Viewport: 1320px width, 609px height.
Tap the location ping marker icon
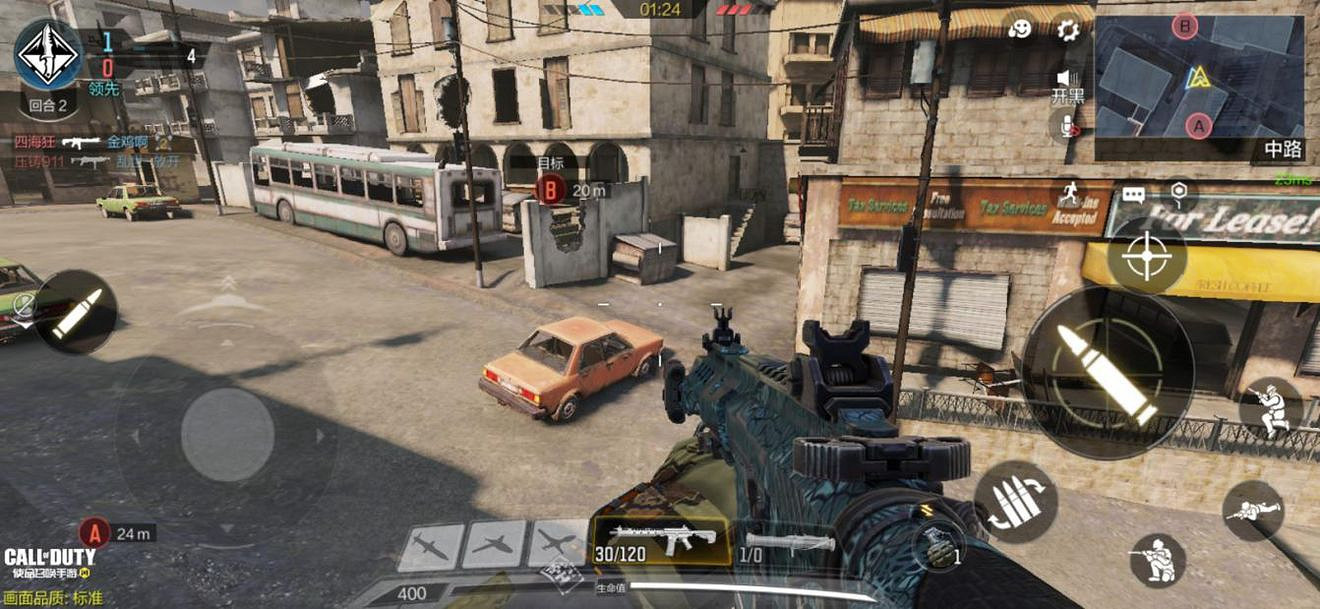1180,193
